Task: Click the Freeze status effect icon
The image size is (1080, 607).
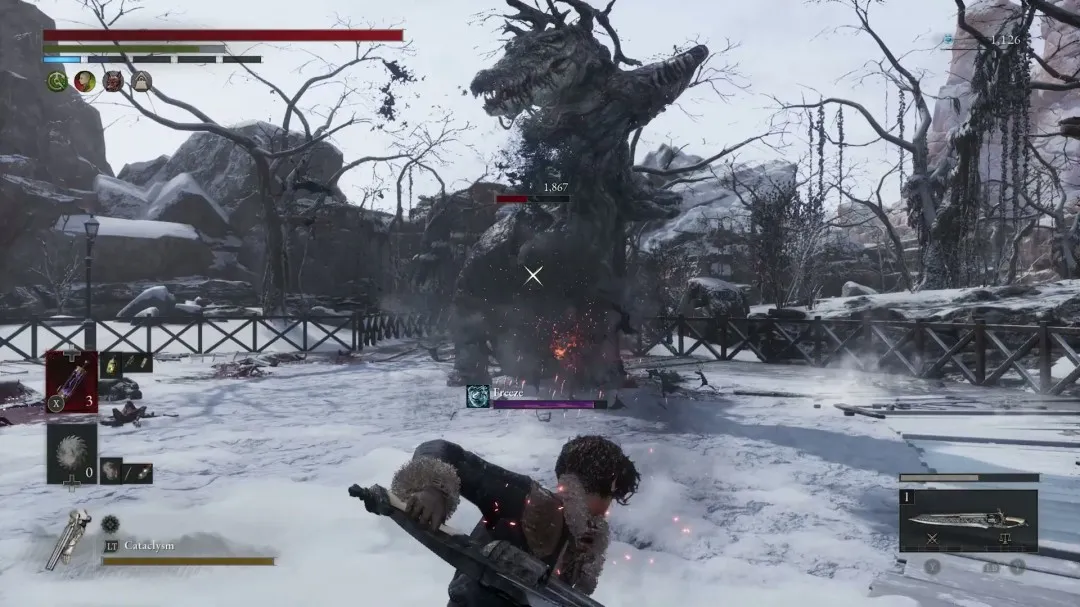Action: tap(478, 396)
